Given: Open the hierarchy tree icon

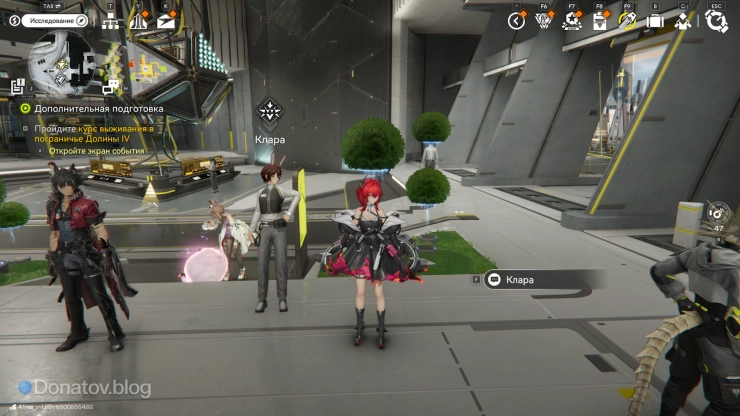Looking at the screenshot, I should [x=111, y=20].
